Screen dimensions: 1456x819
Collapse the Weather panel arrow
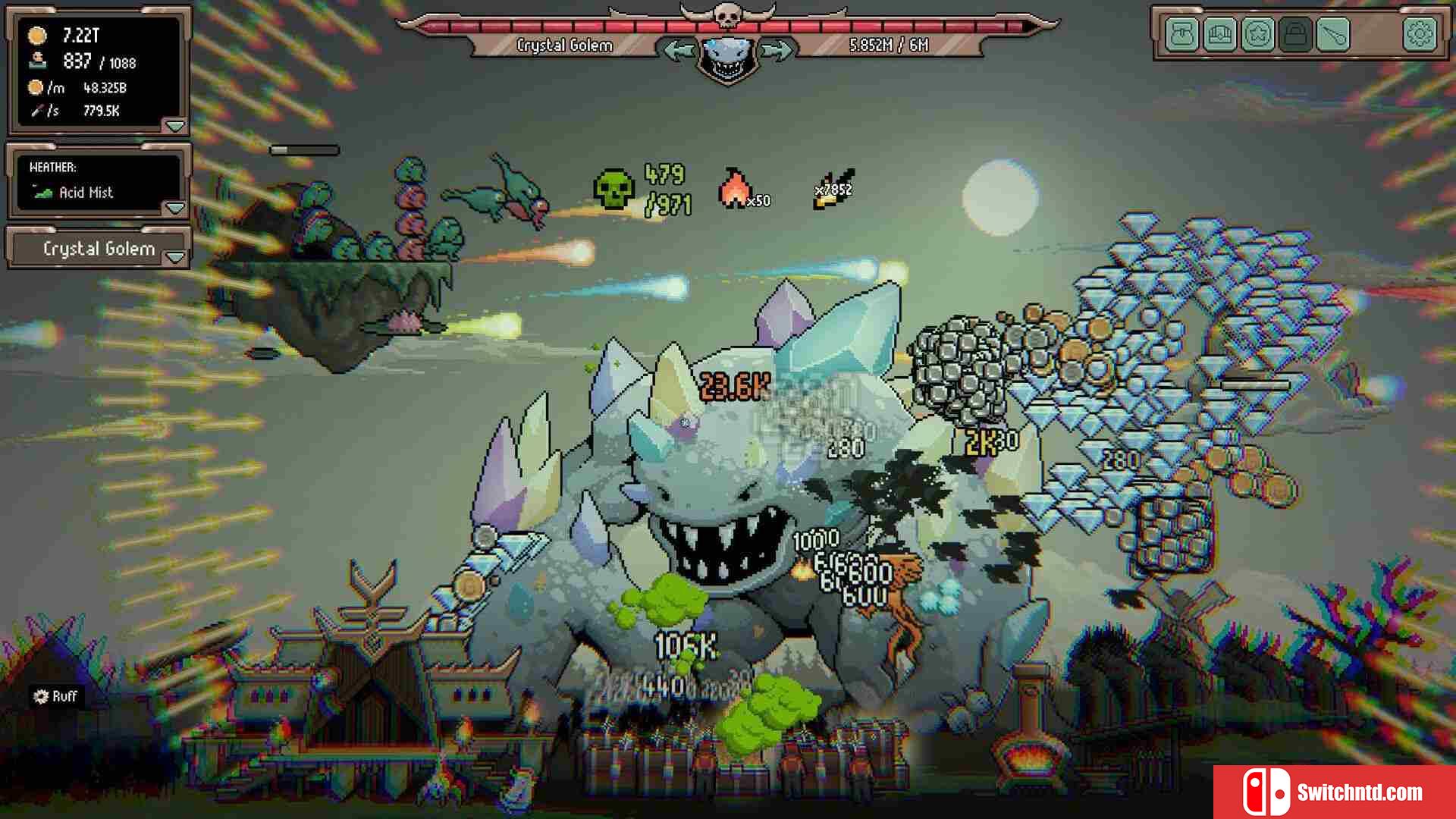point(175,208)
